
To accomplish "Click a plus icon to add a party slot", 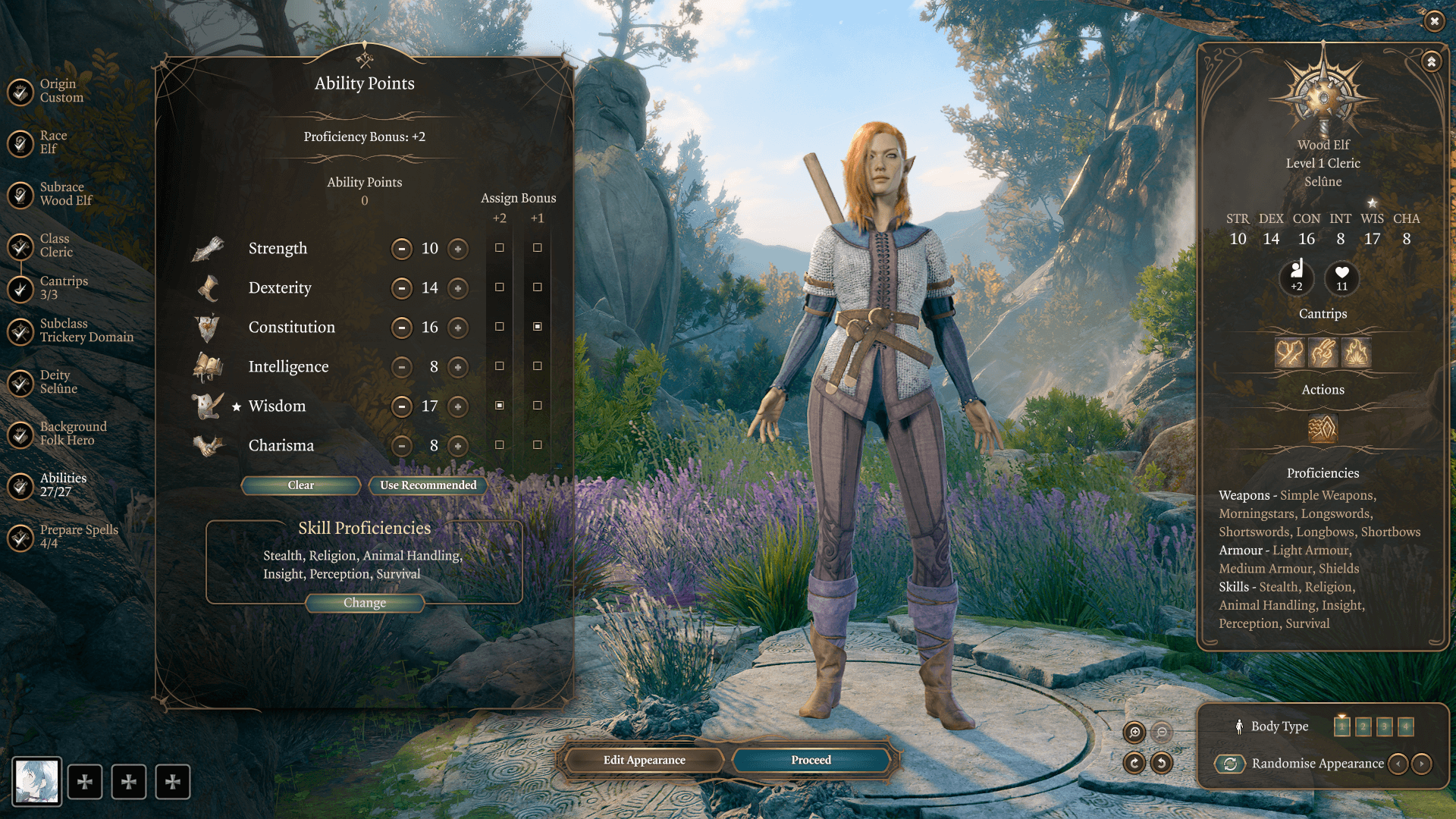I will 86,782.
